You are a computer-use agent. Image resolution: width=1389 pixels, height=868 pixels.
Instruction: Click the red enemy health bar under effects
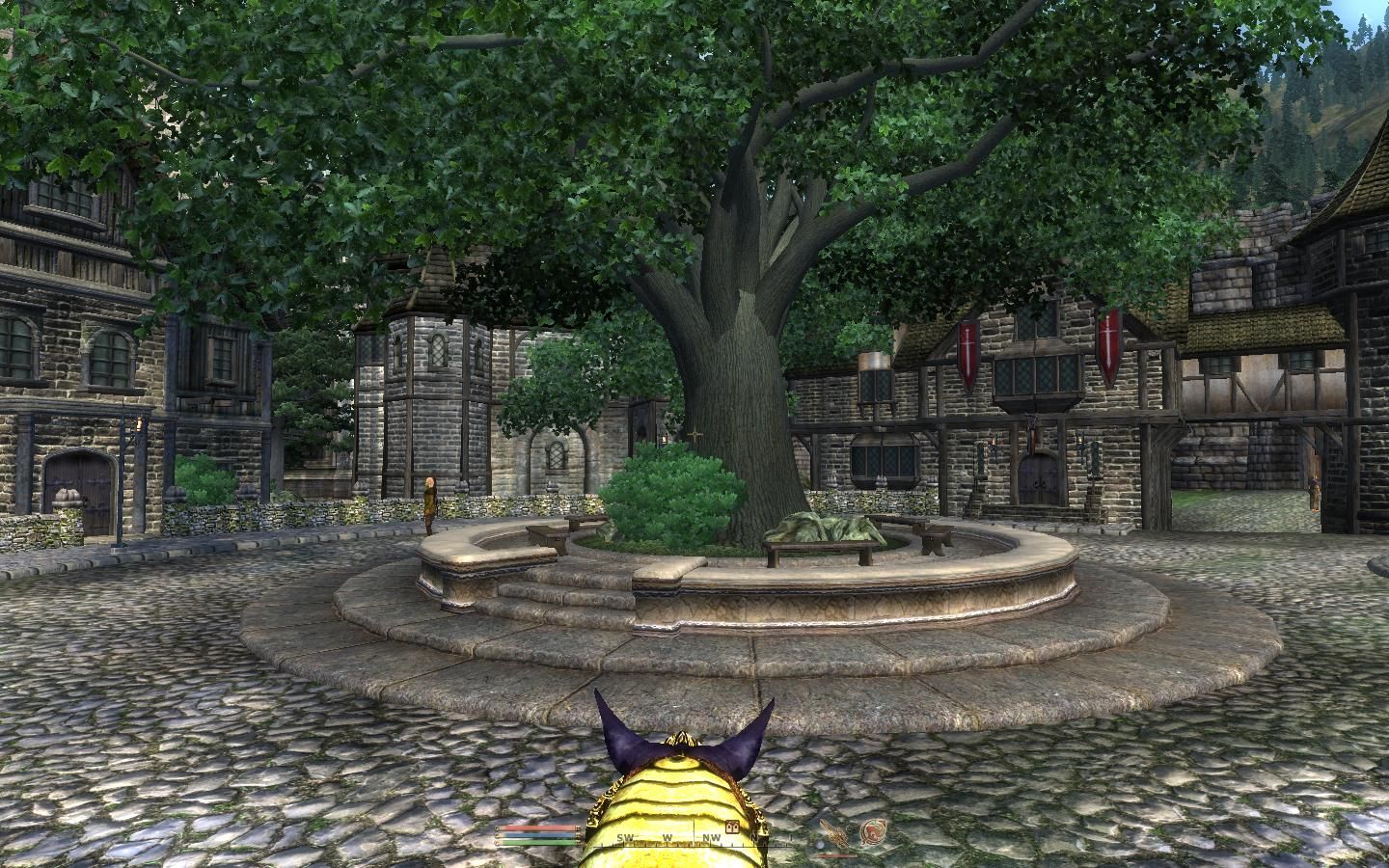[x=837, y=856]
